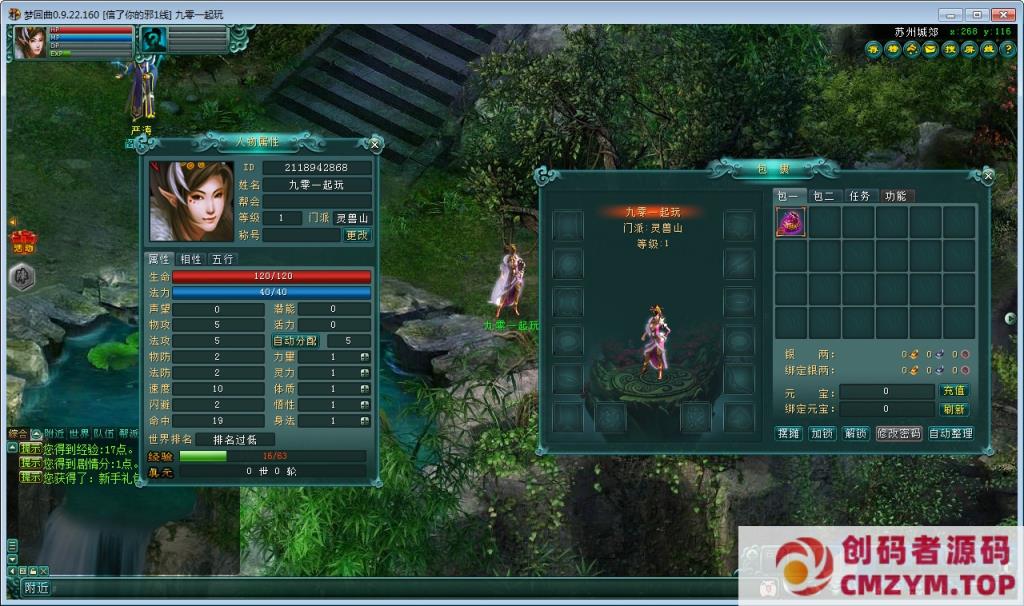Close the character attributes panel
The height and width of the screenshot is (606, 1024).
click(375, 144)
